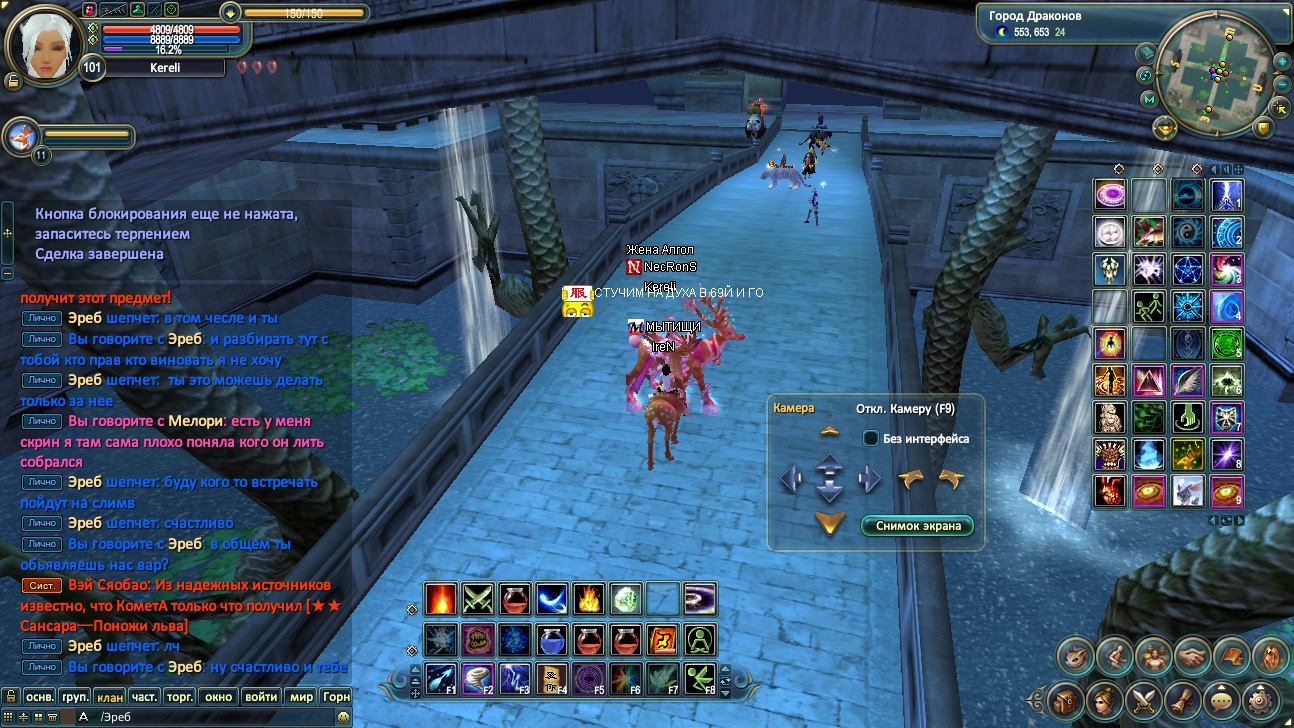1294x728 pixels.
Task: Open the world map with M button
Action: (1149, 100)
